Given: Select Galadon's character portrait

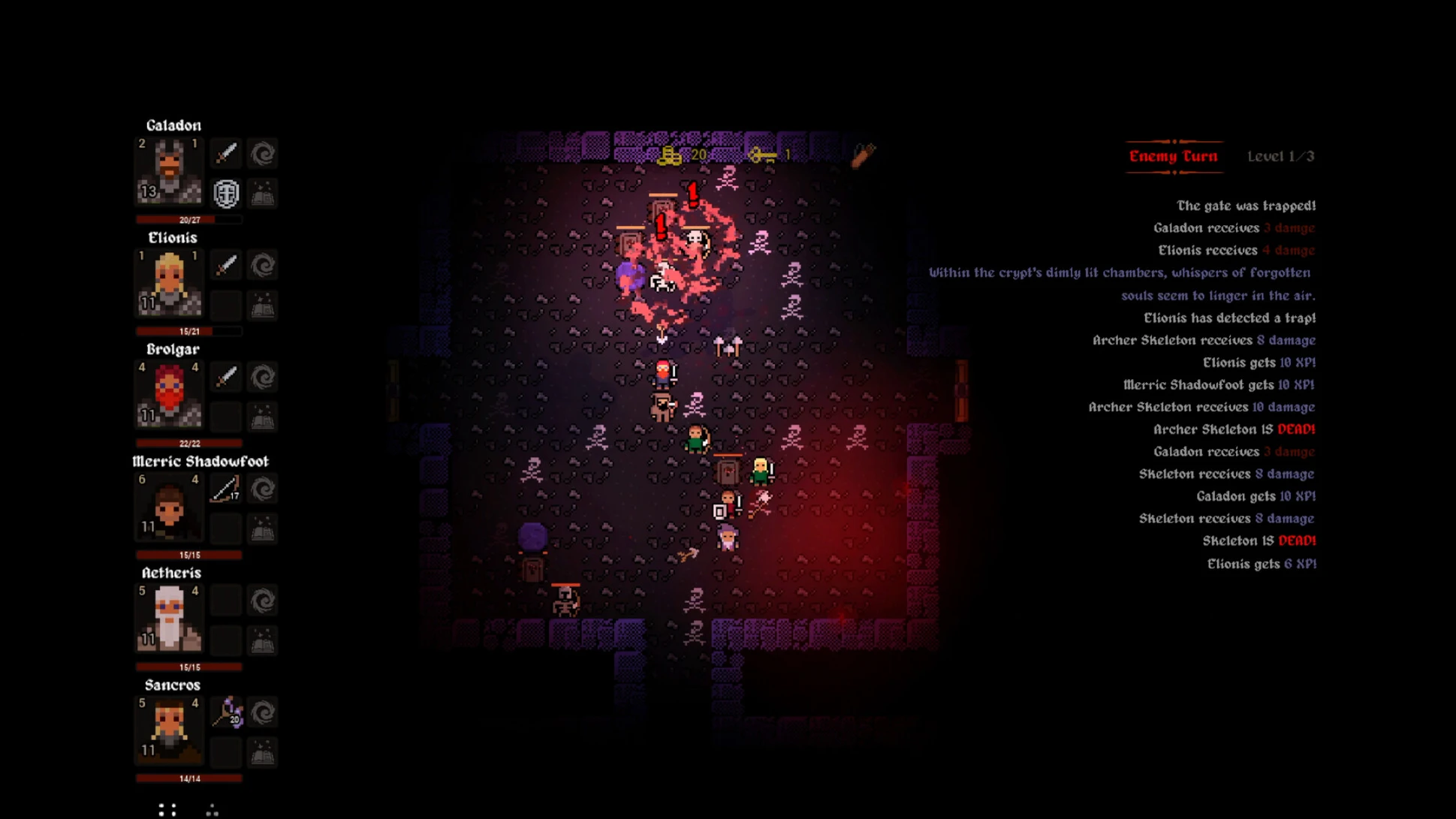Looking at the screenshot, I should [169, 171].
